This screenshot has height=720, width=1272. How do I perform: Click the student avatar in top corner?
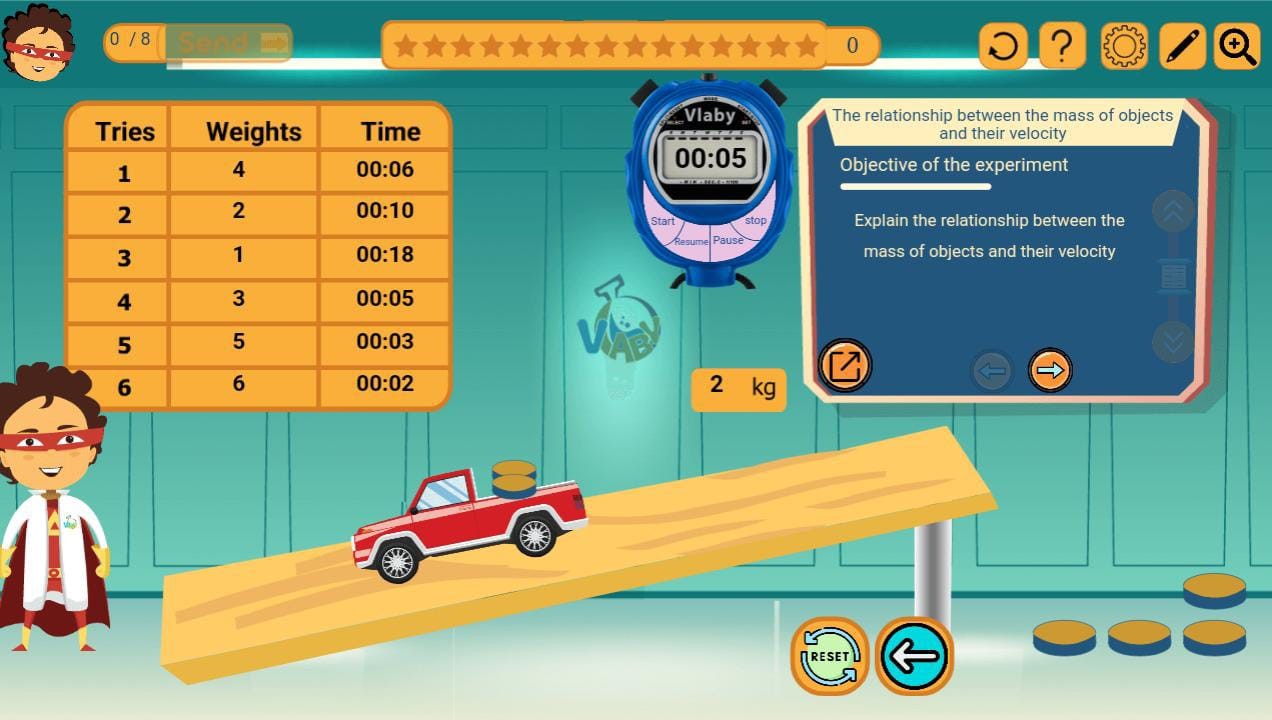[36, 44]
